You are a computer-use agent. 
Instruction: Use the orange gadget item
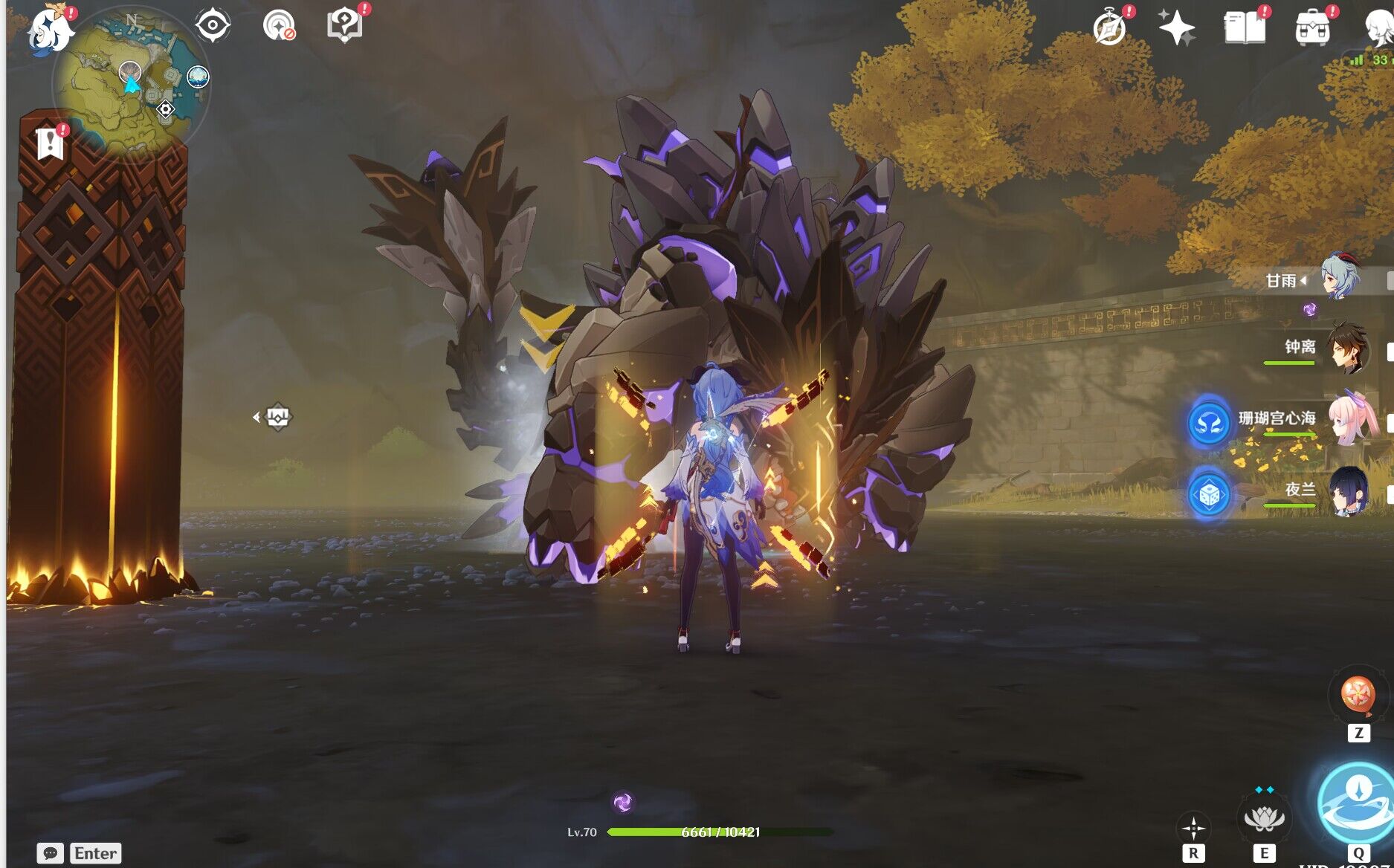coord(1358,696)
